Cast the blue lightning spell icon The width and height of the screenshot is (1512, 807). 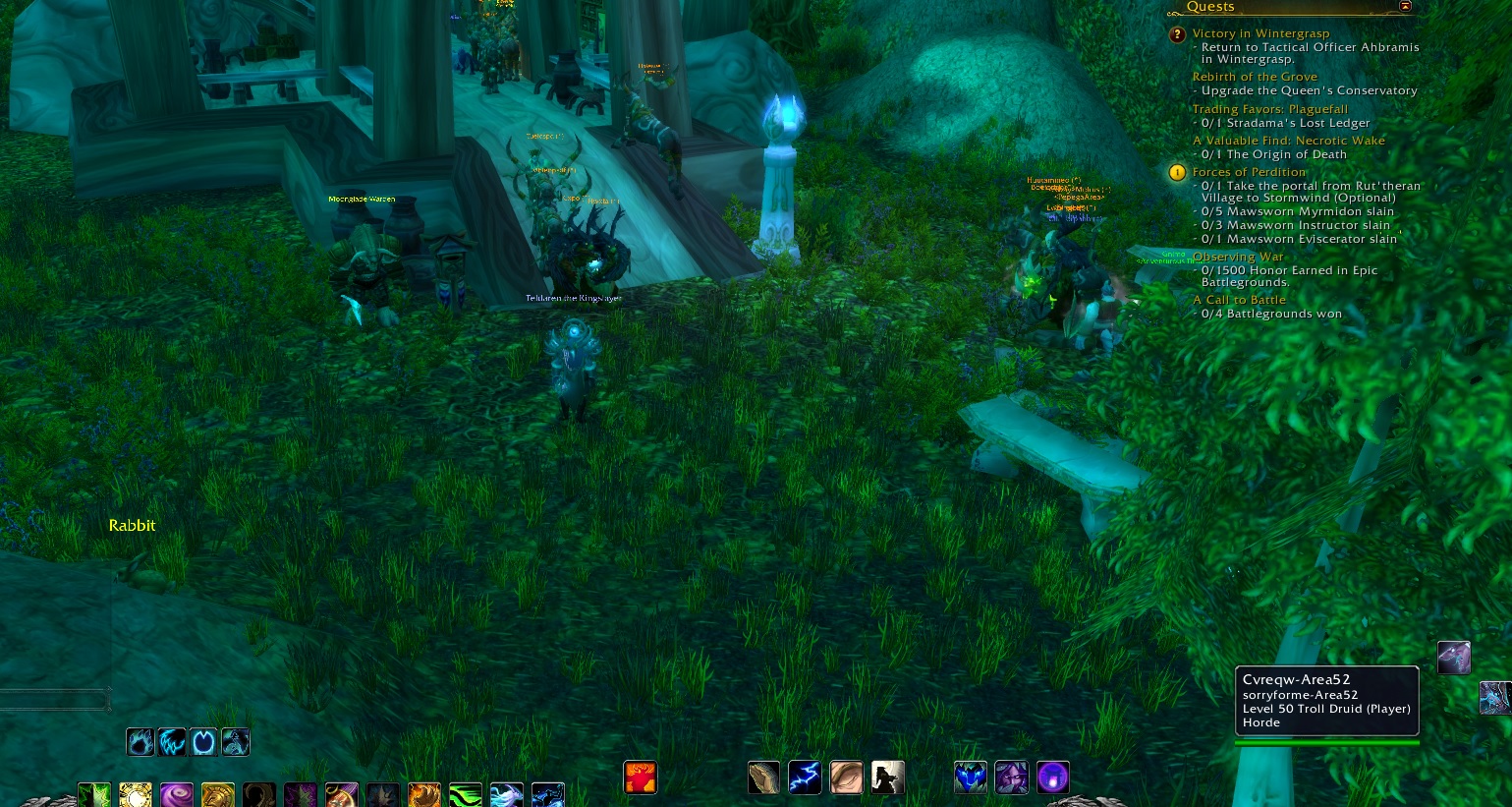click(x=805, y=777)
